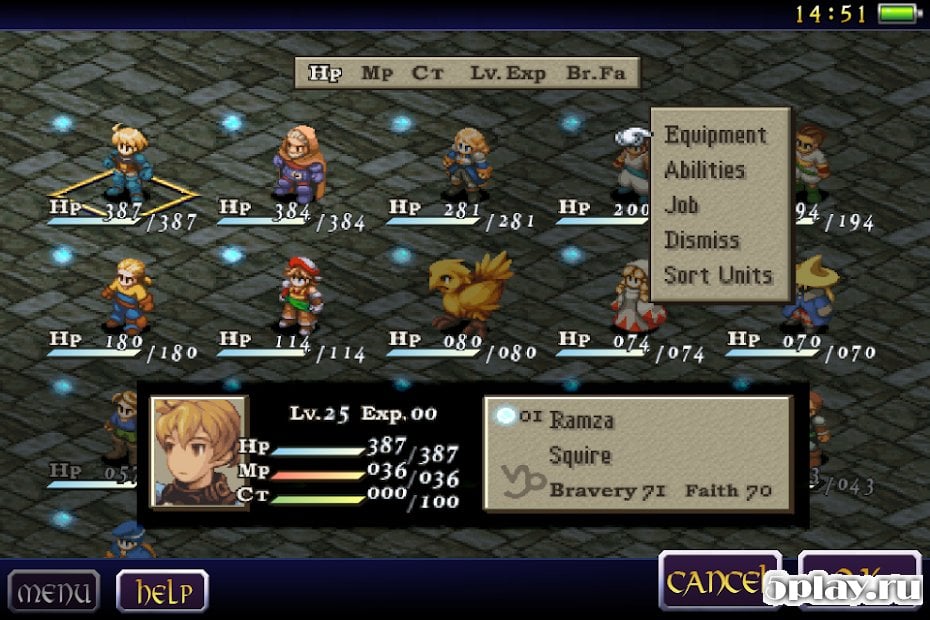Select Sort Units option

pyautogui.click(x=718, y=275)
